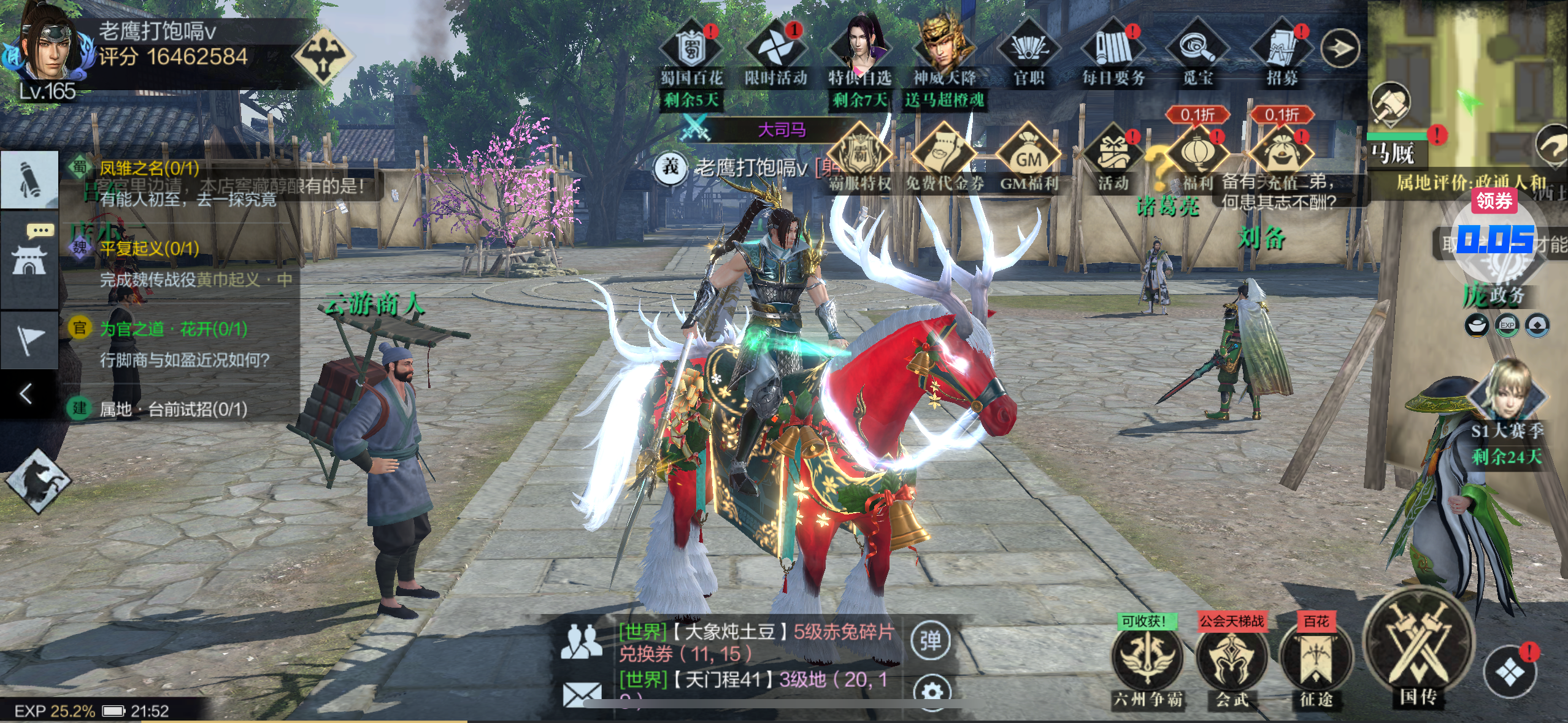Toggle the 弹 bullet chat button
The width and height of the screenshot is (1568, 723).
tap(931, 641)
